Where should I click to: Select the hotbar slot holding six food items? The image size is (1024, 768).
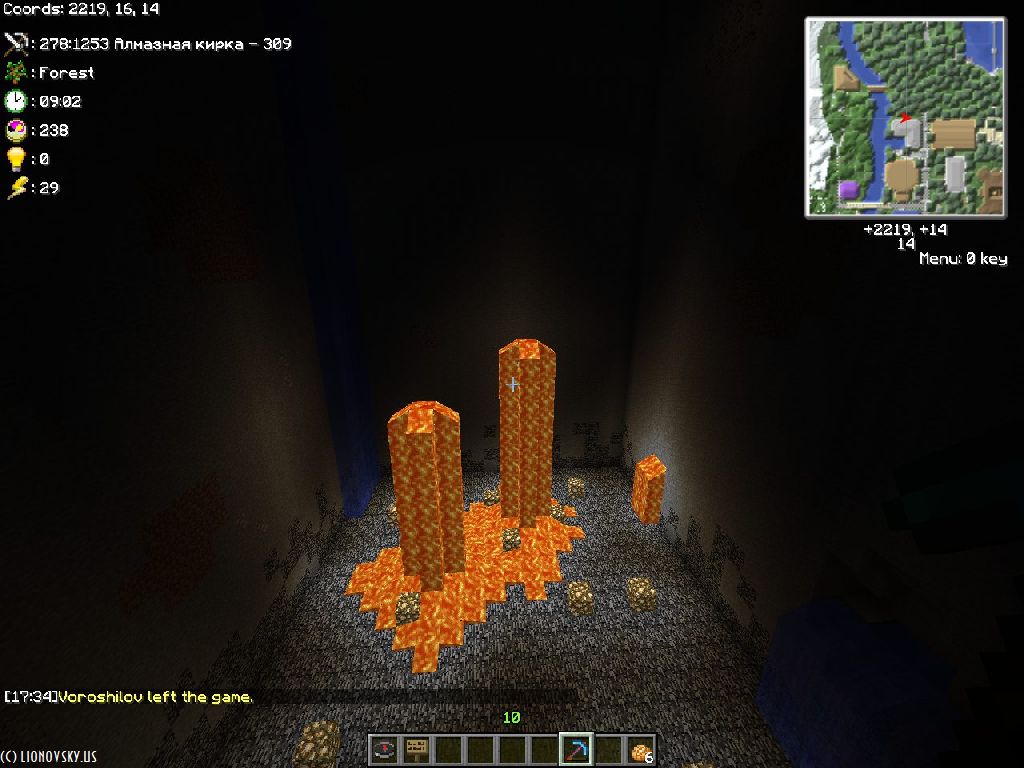coord(640,749)
